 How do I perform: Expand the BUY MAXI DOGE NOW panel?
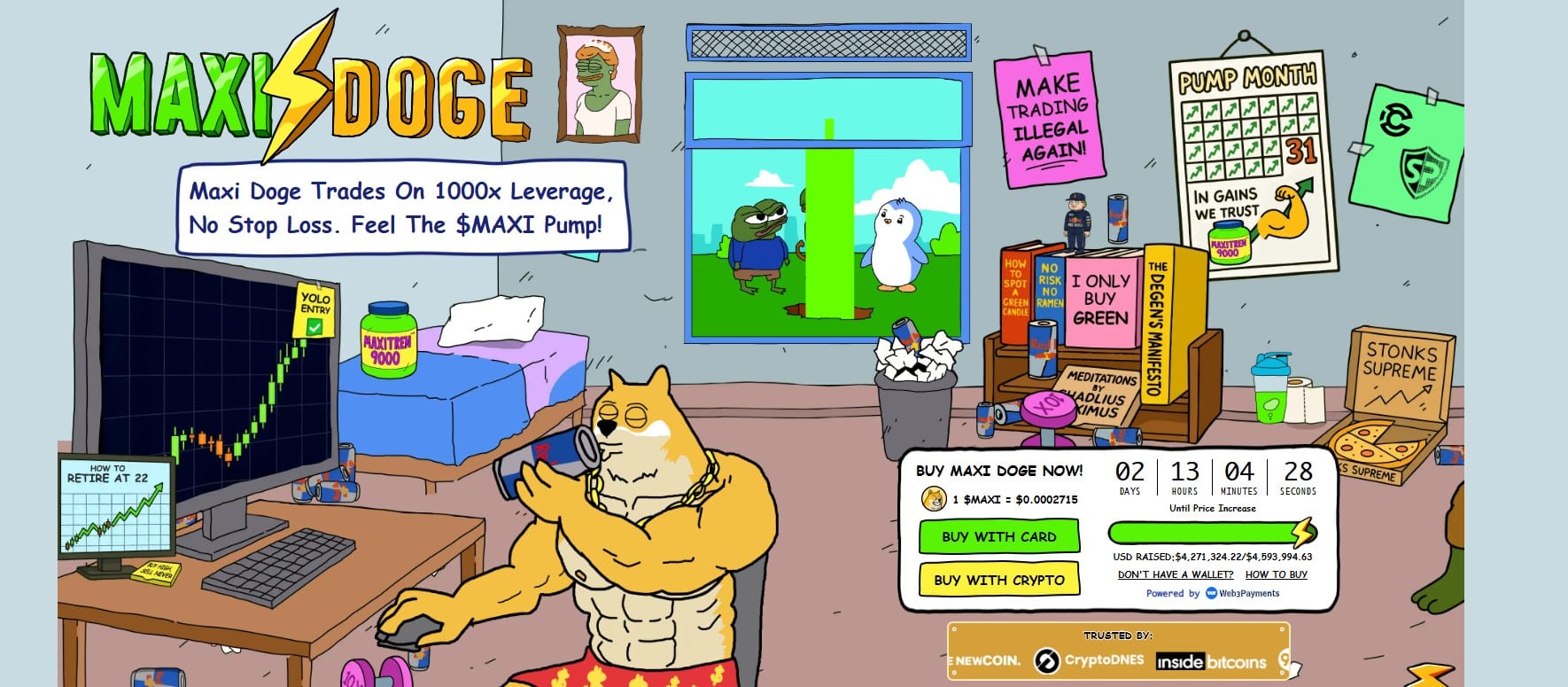999,471
